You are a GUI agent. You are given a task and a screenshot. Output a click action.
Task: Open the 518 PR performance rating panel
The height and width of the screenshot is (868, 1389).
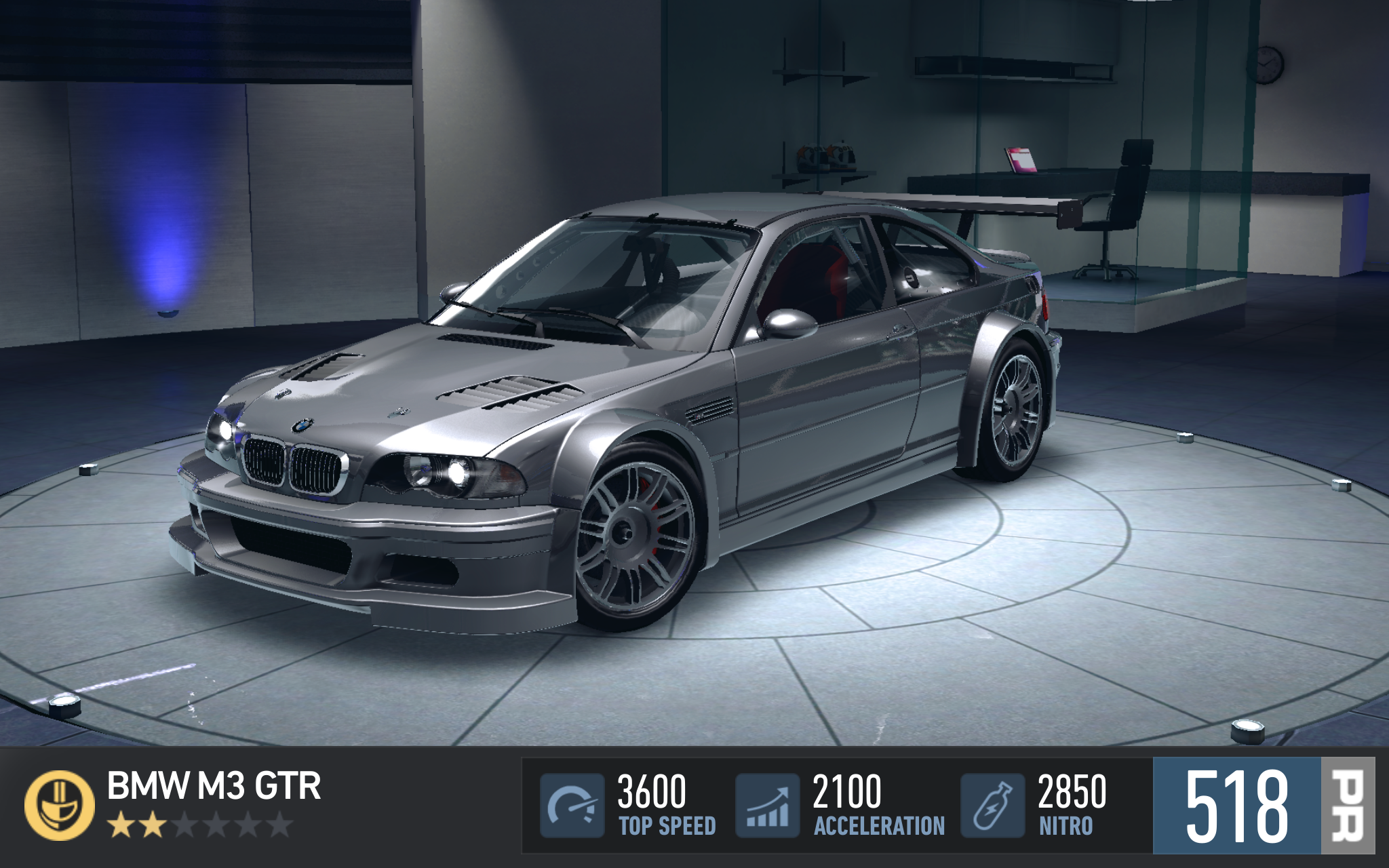pyautogui.click(x=1263, y=805)
